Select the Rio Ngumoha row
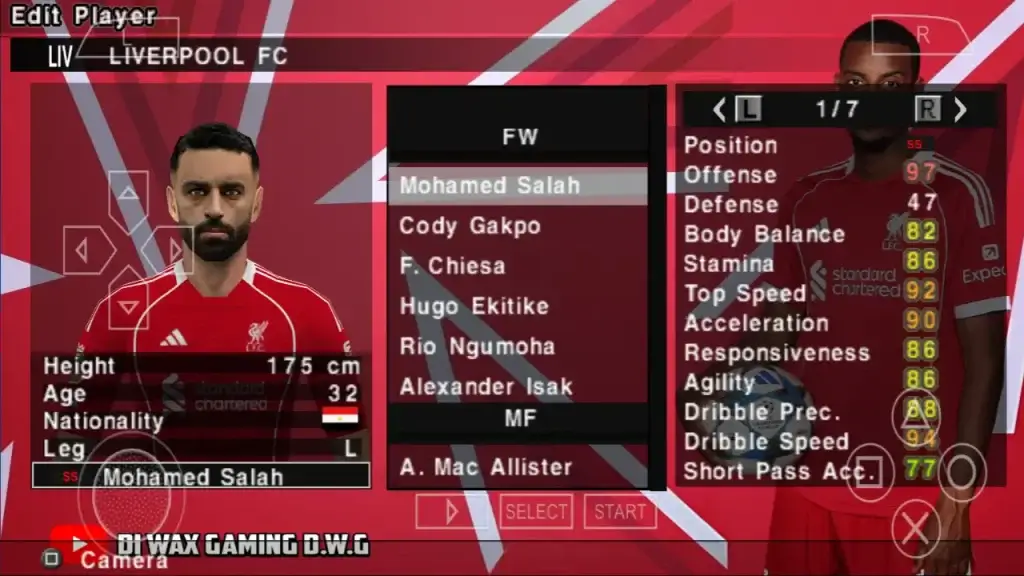This screenshot has height=576, width=1024. [518, 346]
